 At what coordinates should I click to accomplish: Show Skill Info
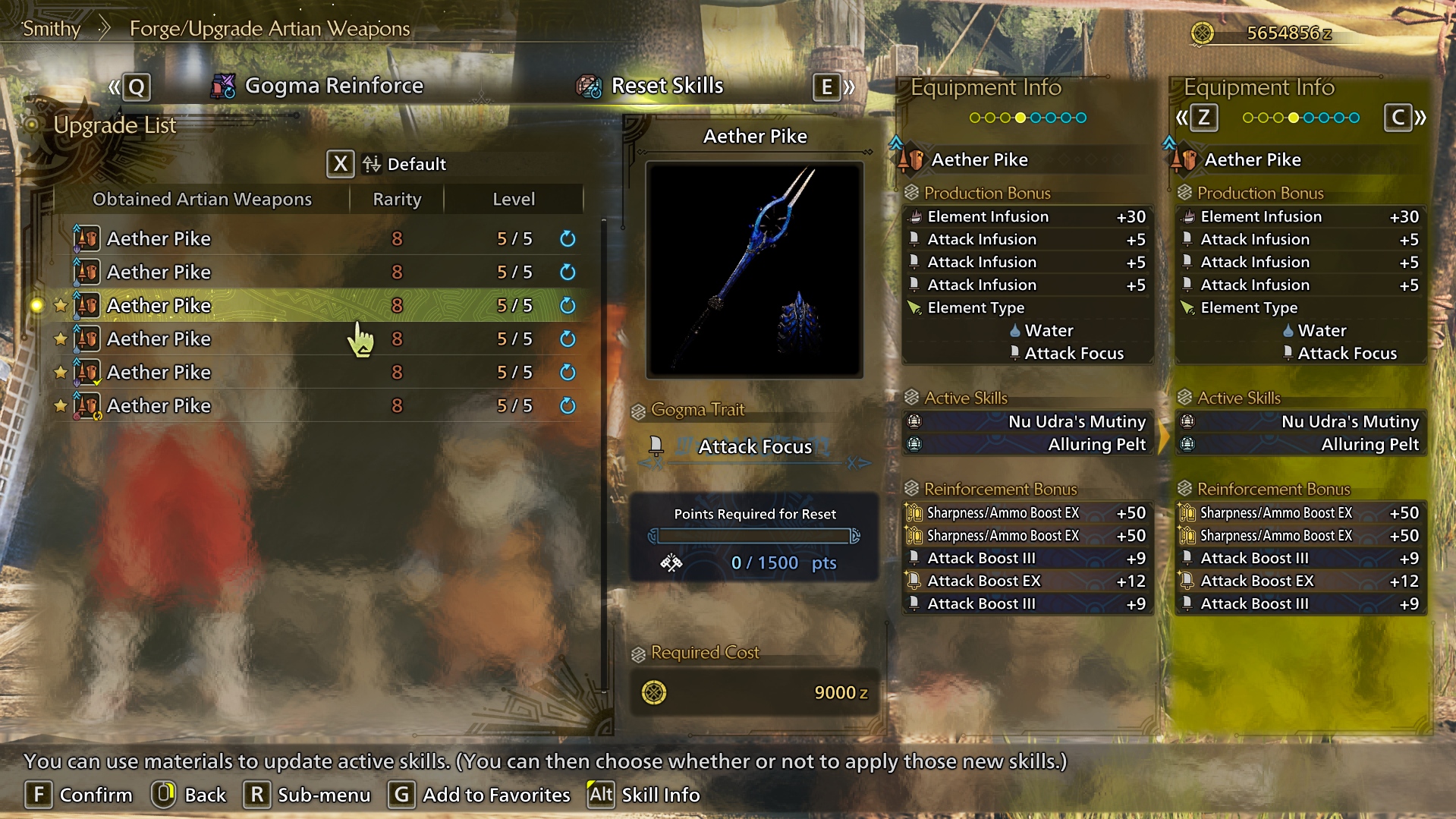[644, 795]
